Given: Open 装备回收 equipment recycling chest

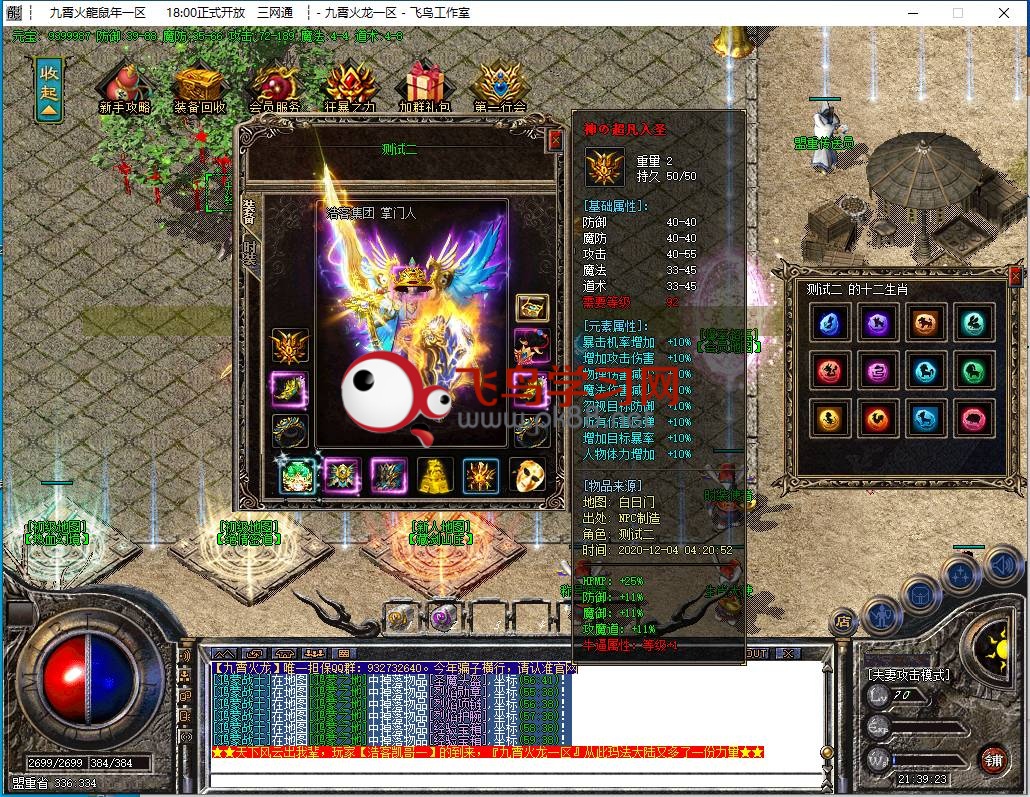Looking at the screenshot, I should pyautogui.click(x=199, y=86).
